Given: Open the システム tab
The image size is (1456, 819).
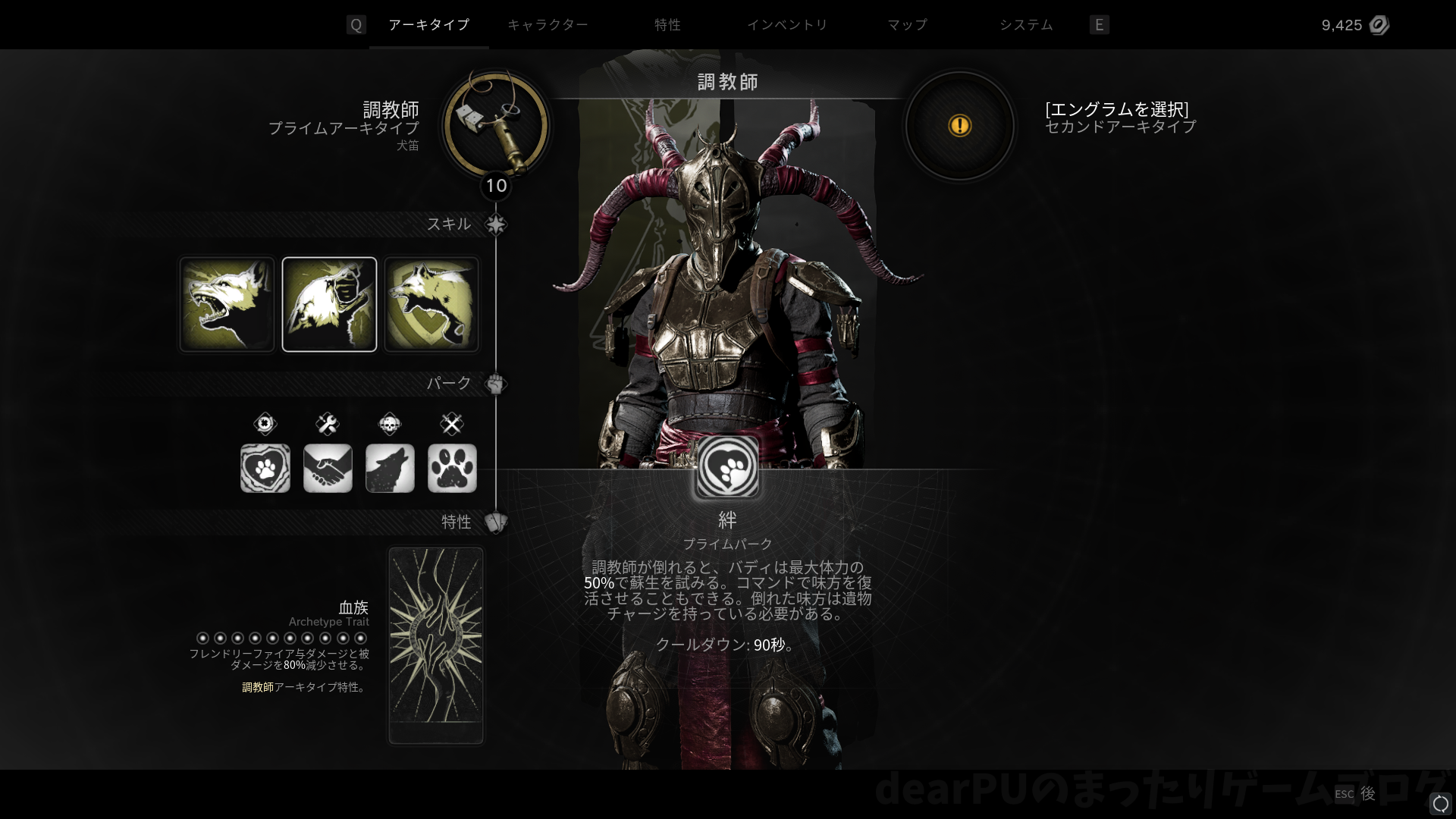Looking at the screenshot, I should click(x=1026, y=25).
